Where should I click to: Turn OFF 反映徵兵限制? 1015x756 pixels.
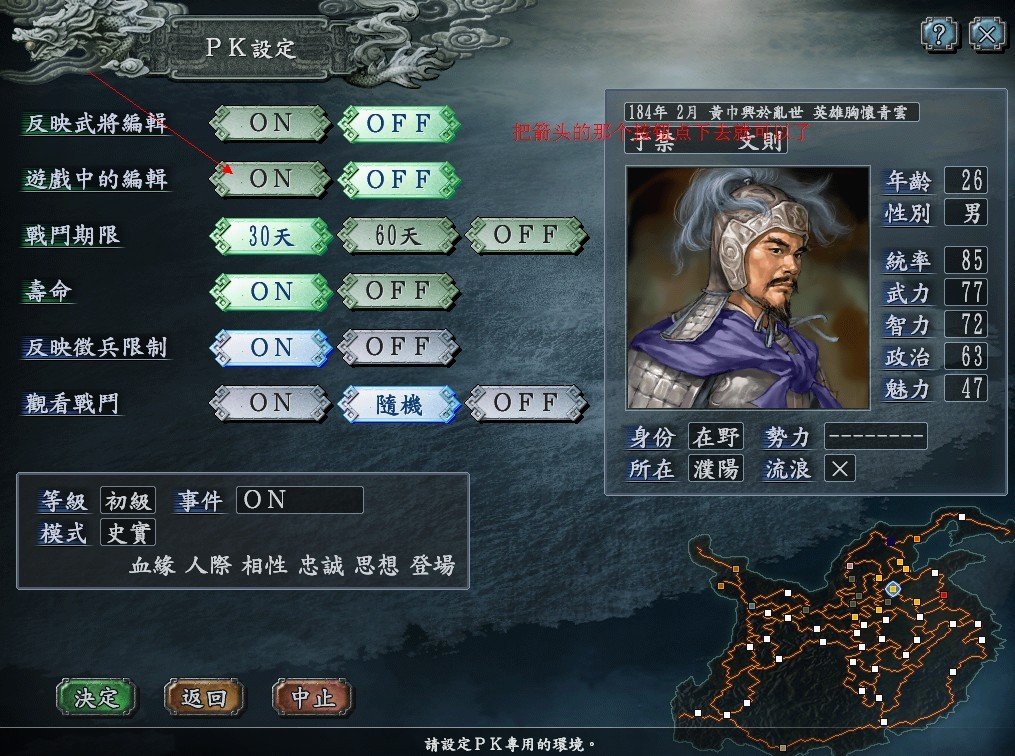398,348
